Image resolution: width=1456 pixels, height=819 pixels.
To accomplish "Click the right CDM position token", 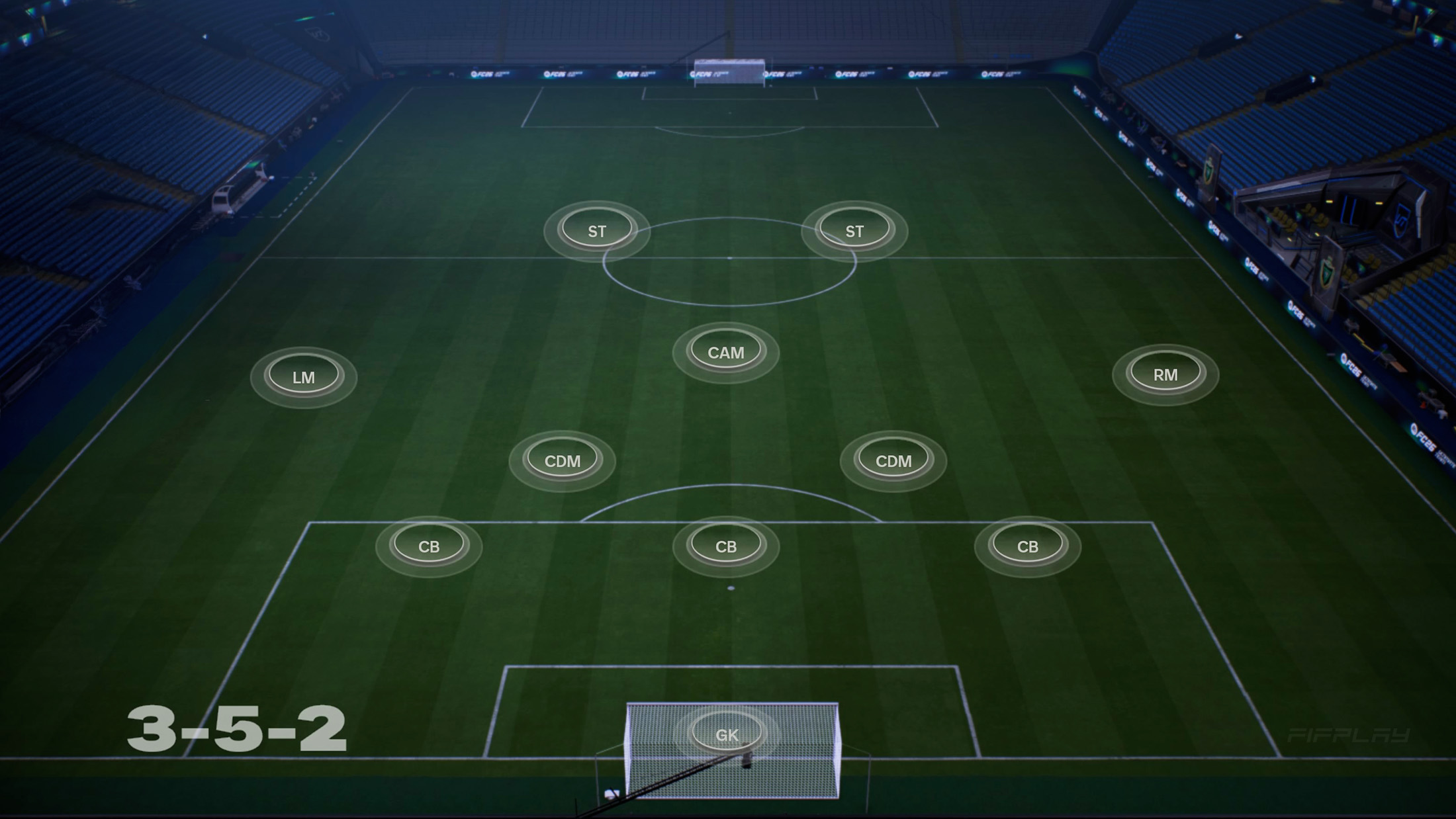I will (893, 460).
